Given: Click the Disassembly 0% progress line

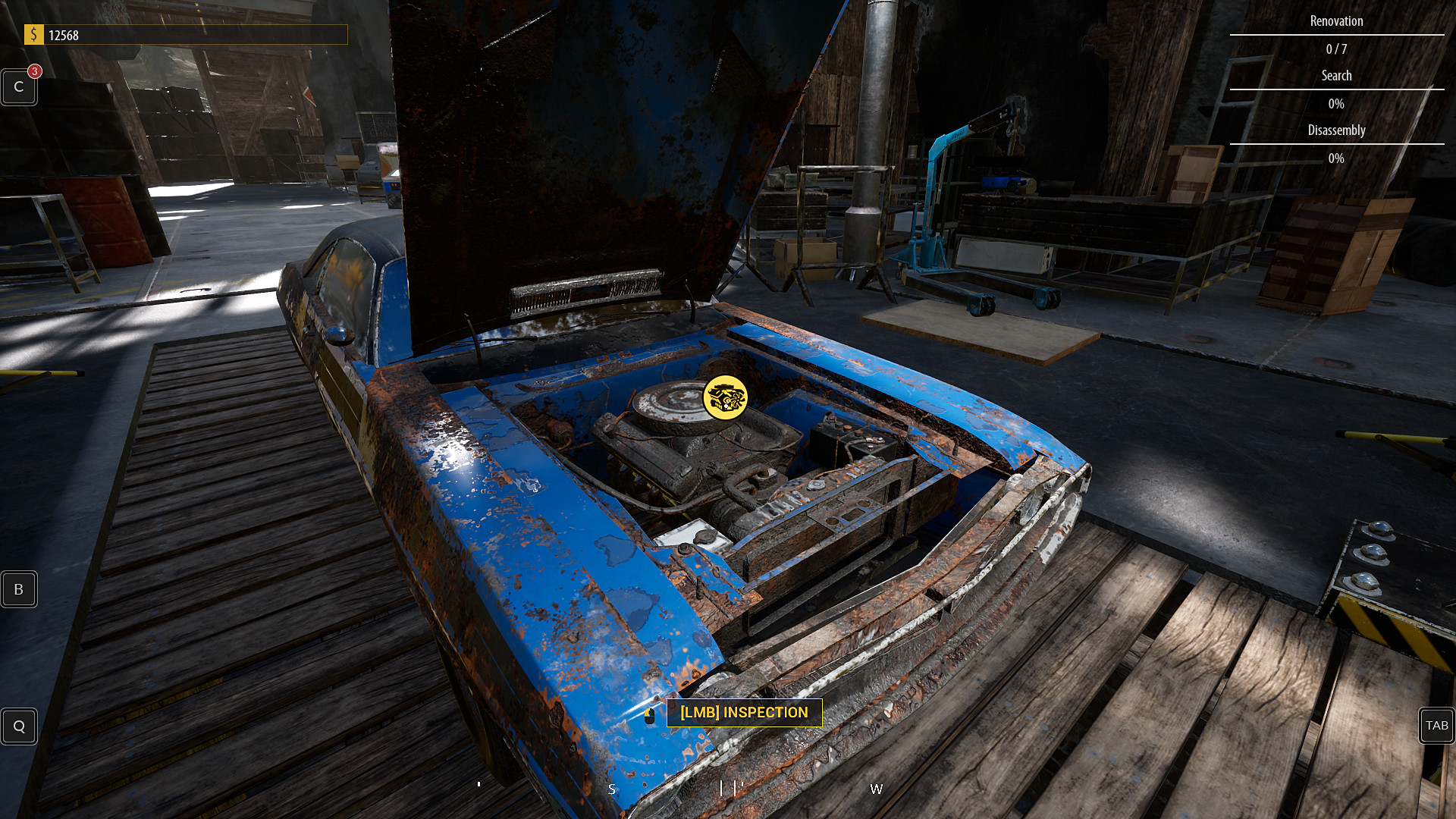Looking at the screenshot, I should click(x=1336, y=158).
